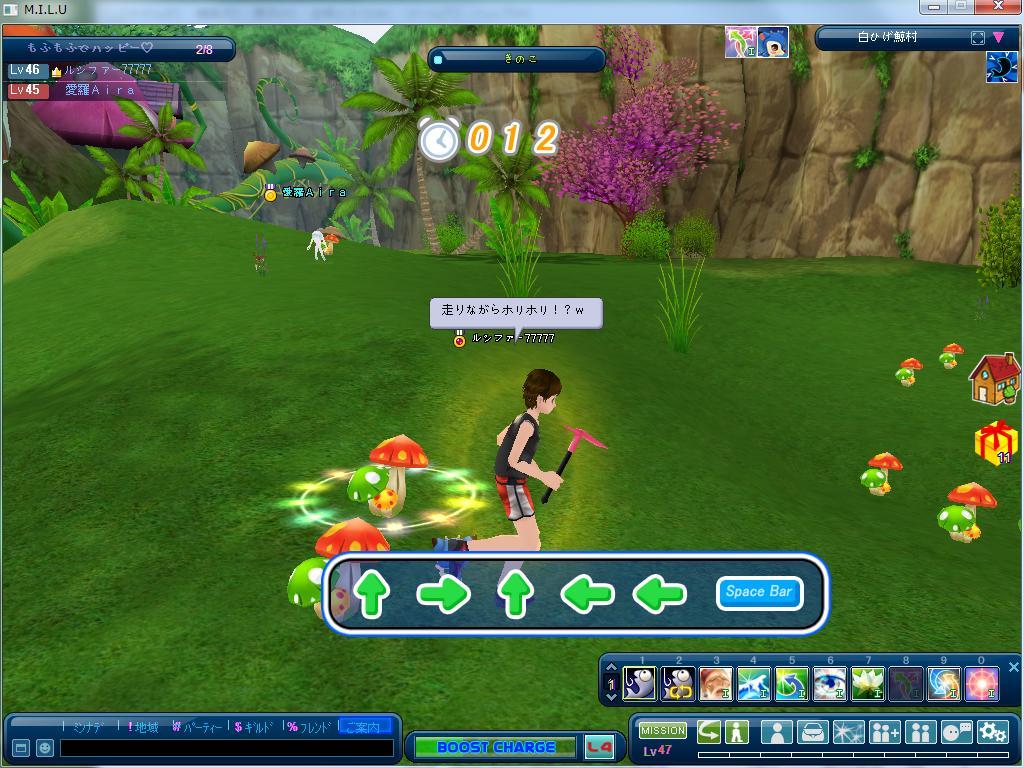Open the MISSION panel
The width and height of the screenshot is (1024, 768).
[663, 731]
